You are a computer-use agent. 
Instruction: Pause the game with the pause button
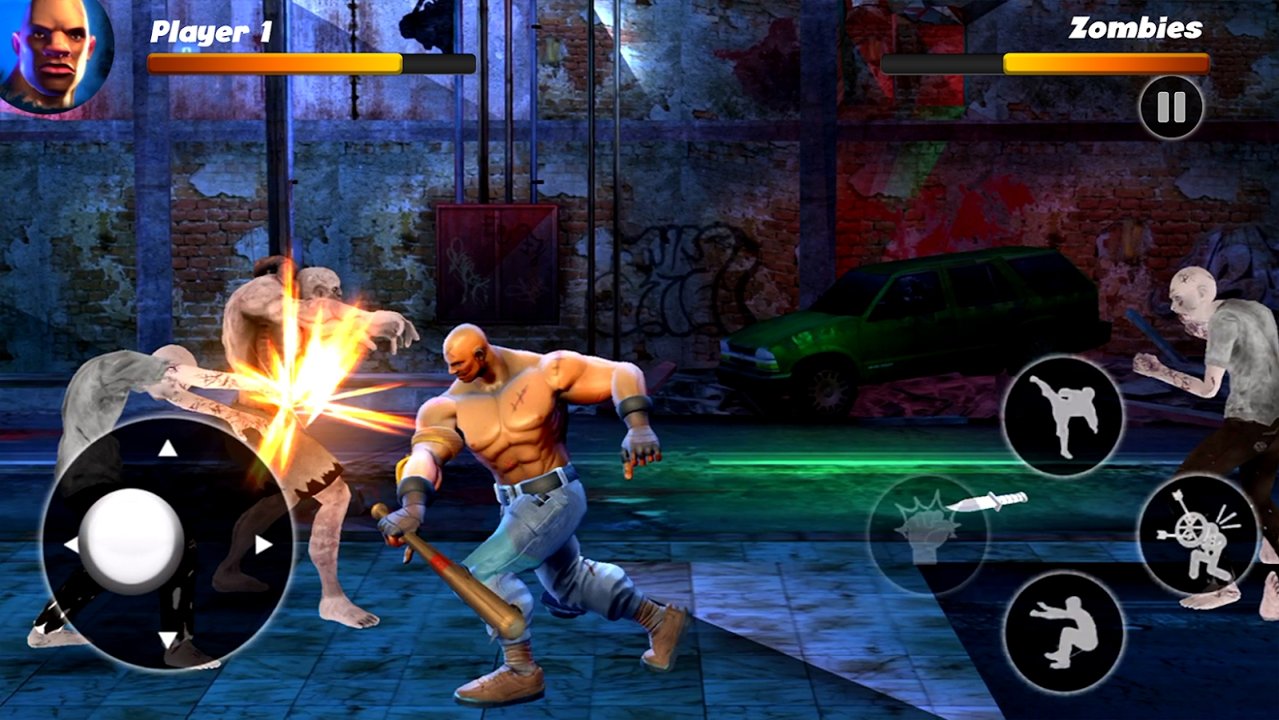[x=1171, y=107]
